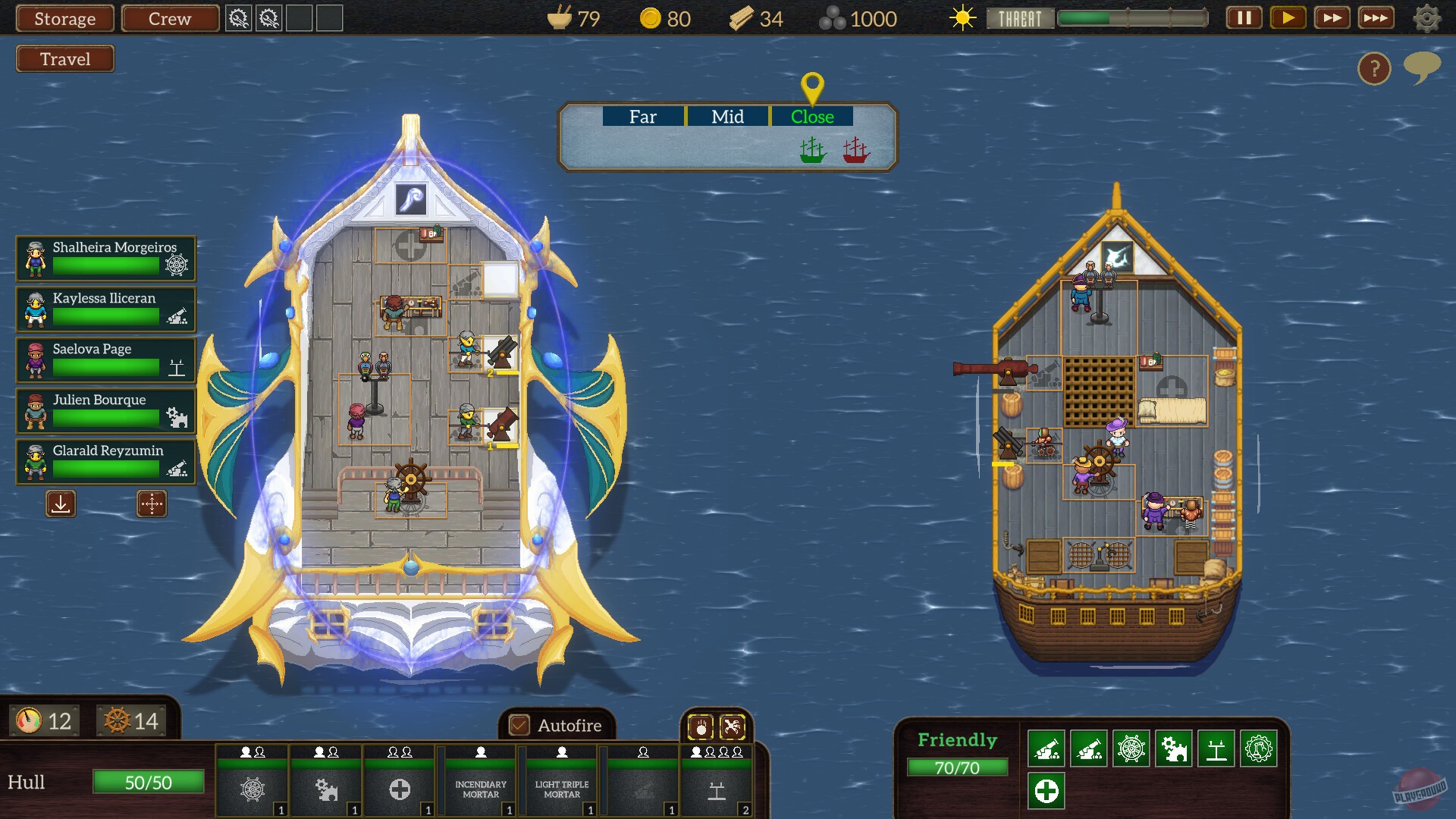Select the ship's wheel station icon
1456x819 pixels.
pos(252,789)
